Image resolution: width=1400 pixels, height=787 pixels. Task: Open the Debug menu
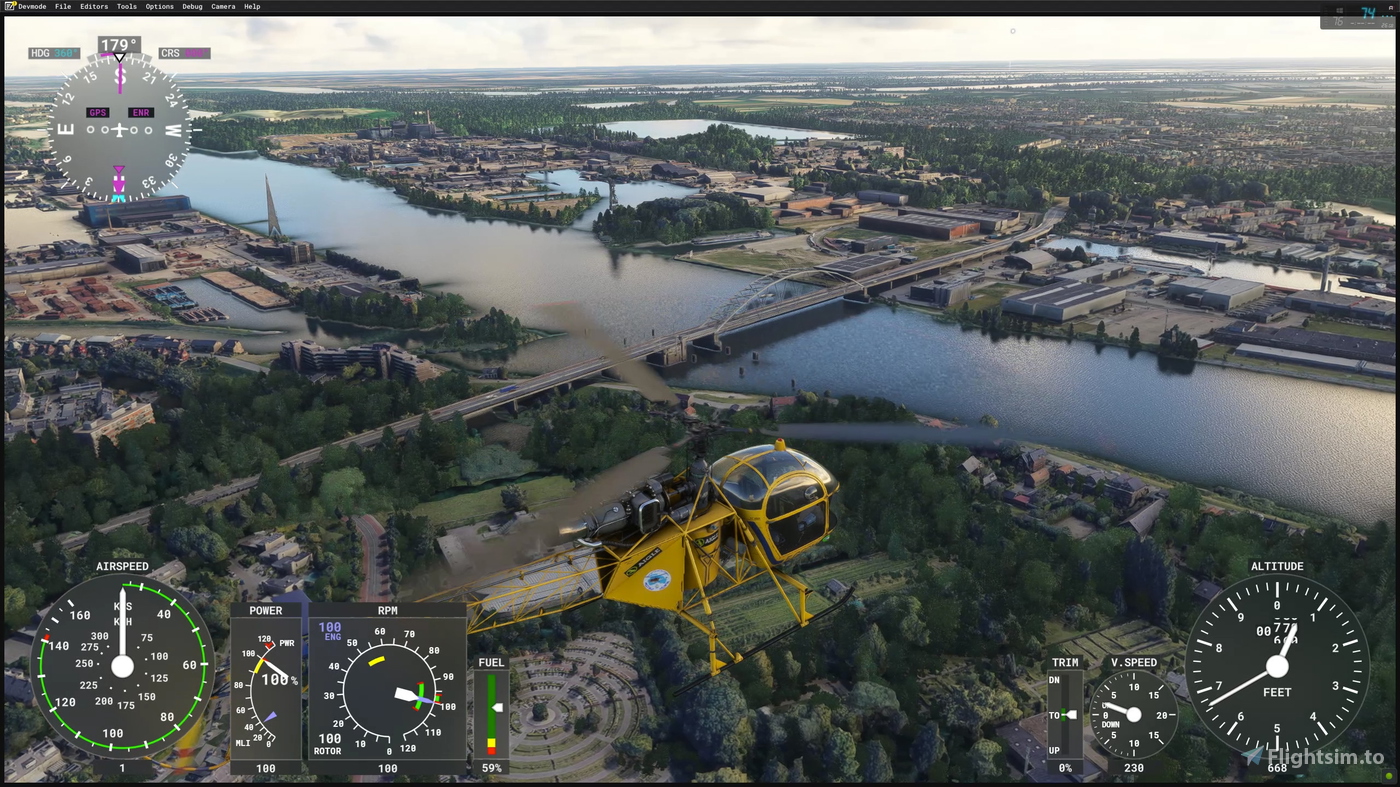pyautogui.click(x=191, y=6)
